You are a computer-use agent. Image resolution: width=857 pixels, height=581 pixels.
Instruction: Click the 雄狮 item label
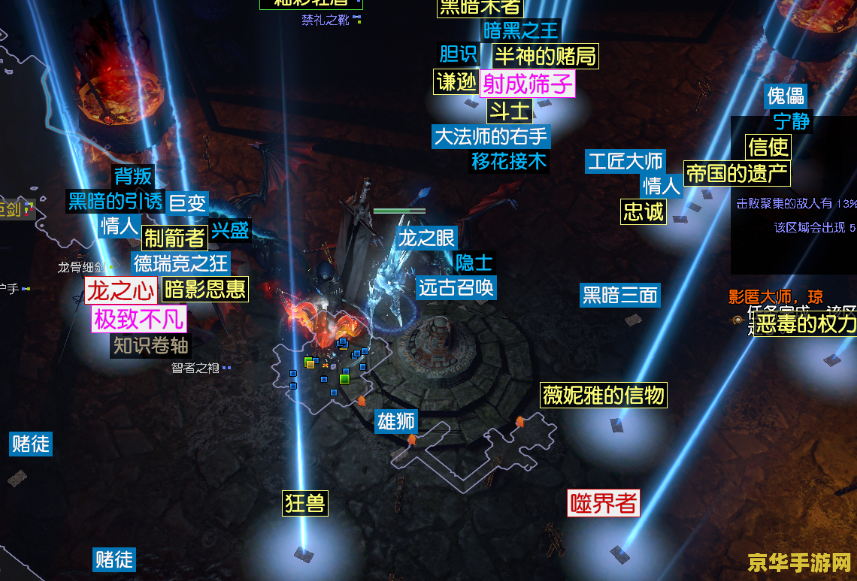click(x=396, y=421)
